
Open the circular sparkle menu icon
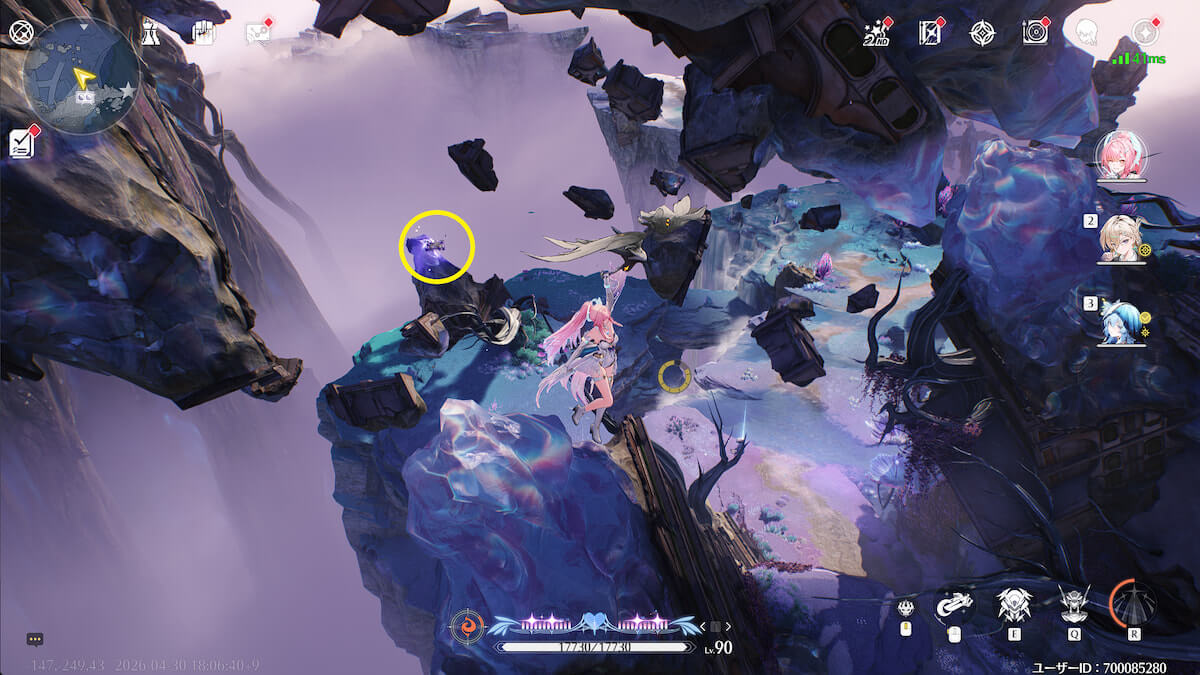pos(1144,32)
